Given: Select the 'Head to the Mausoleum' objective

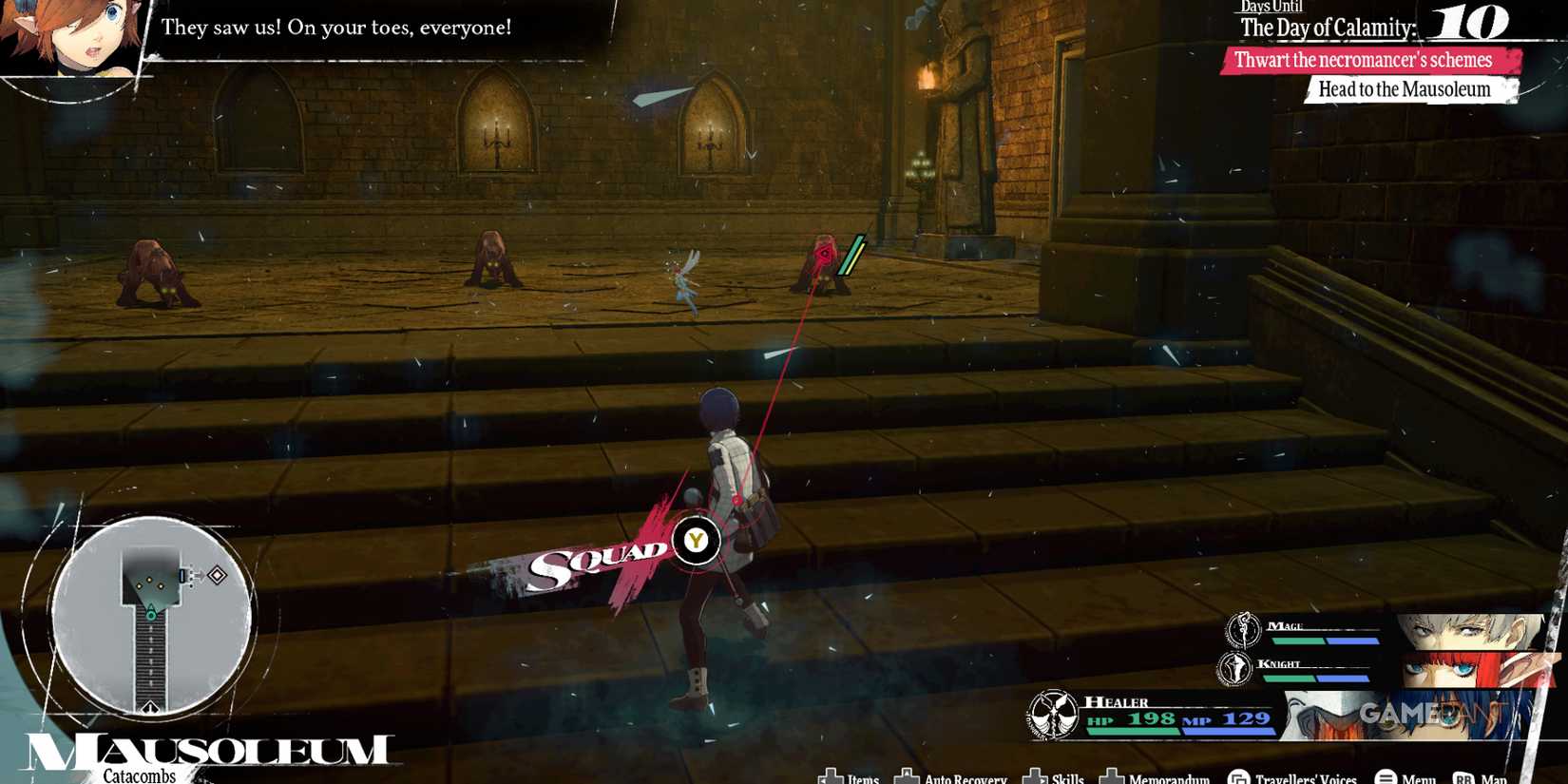Looking at the screenshot, I should pyautogui.click(x=1405, y=88).
